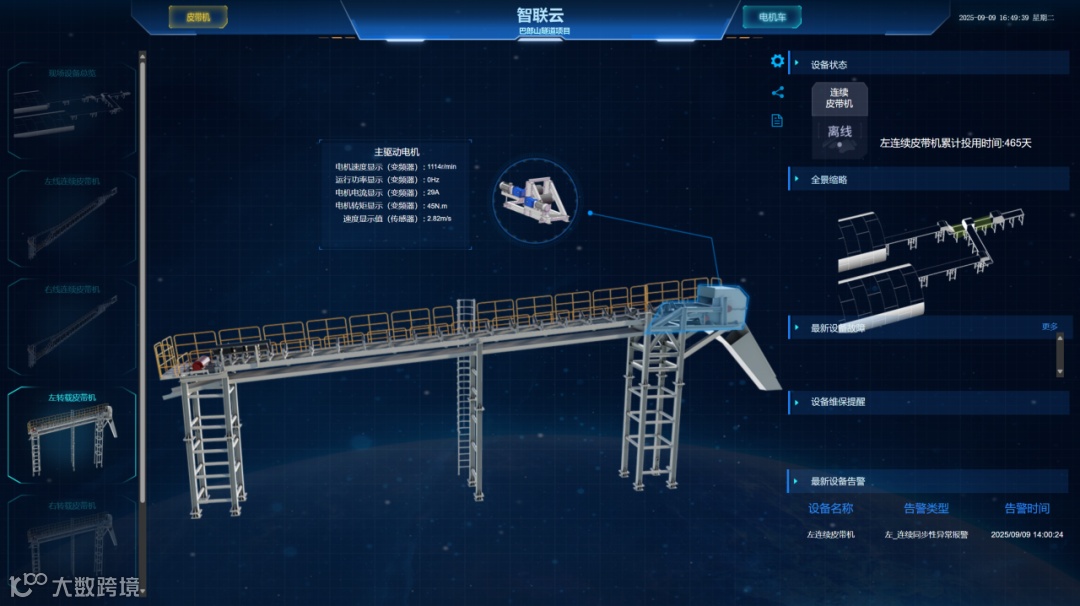
Task: Open the document report icon
Action: click(777, 121)
